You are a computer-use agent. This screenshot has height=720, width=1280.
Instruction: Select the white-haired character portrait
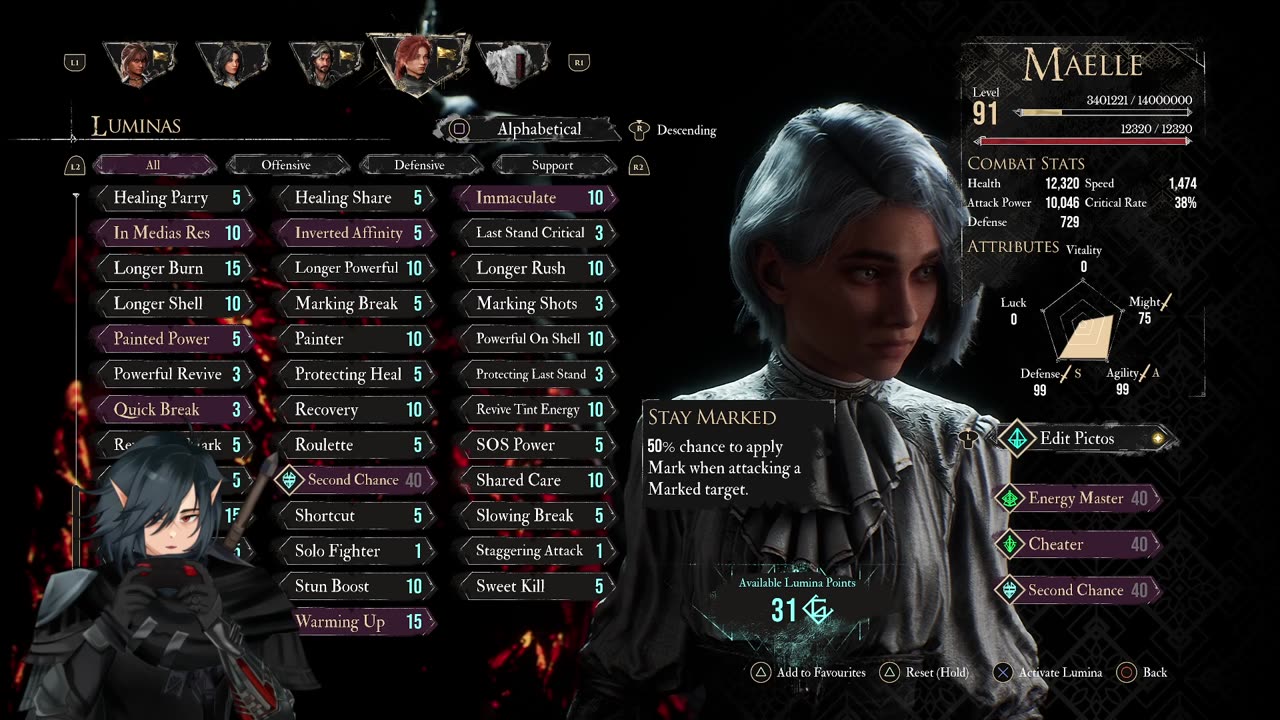(513, 63)
